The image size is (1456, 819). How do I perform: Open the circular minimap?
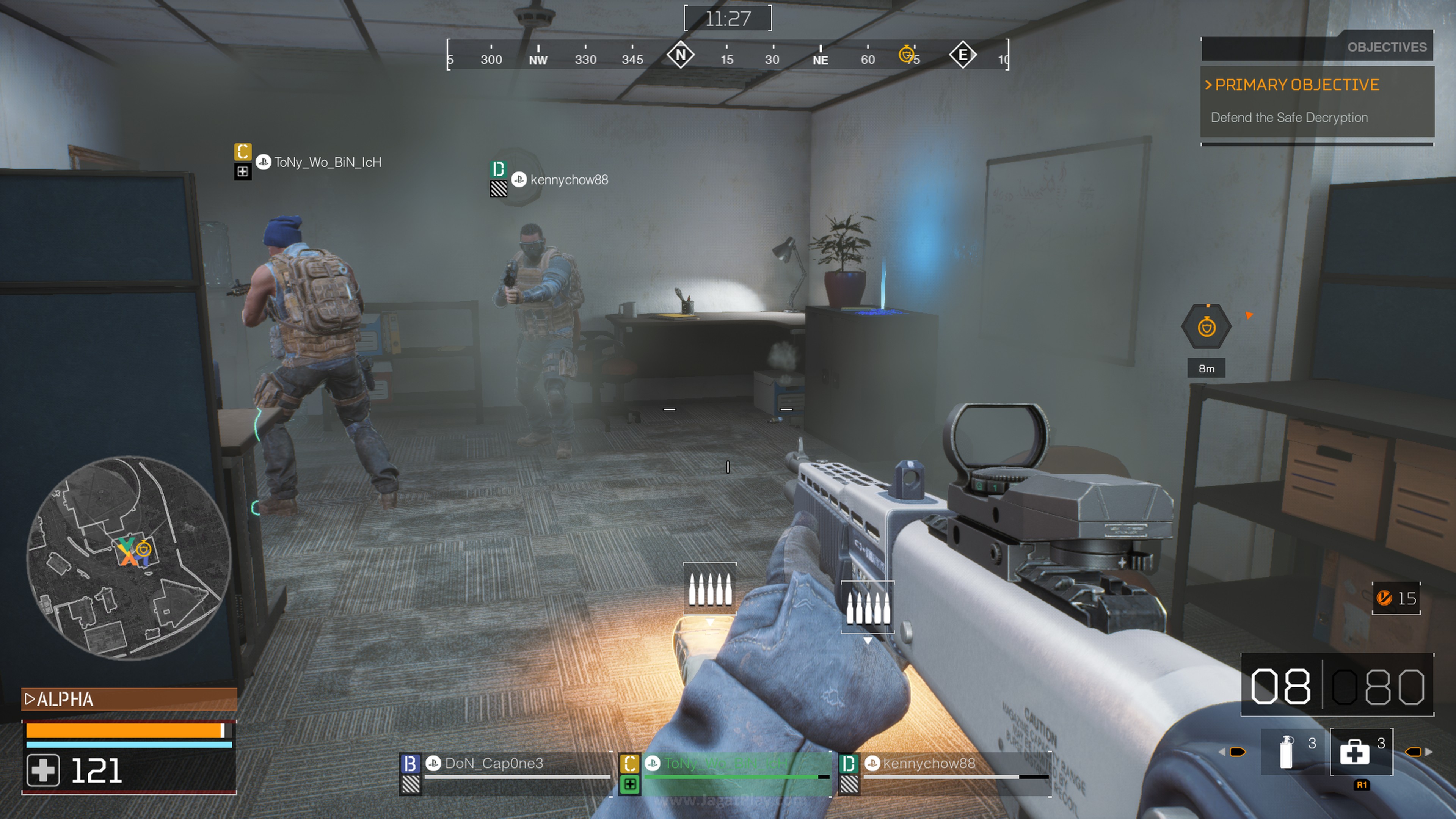point(129,557)
